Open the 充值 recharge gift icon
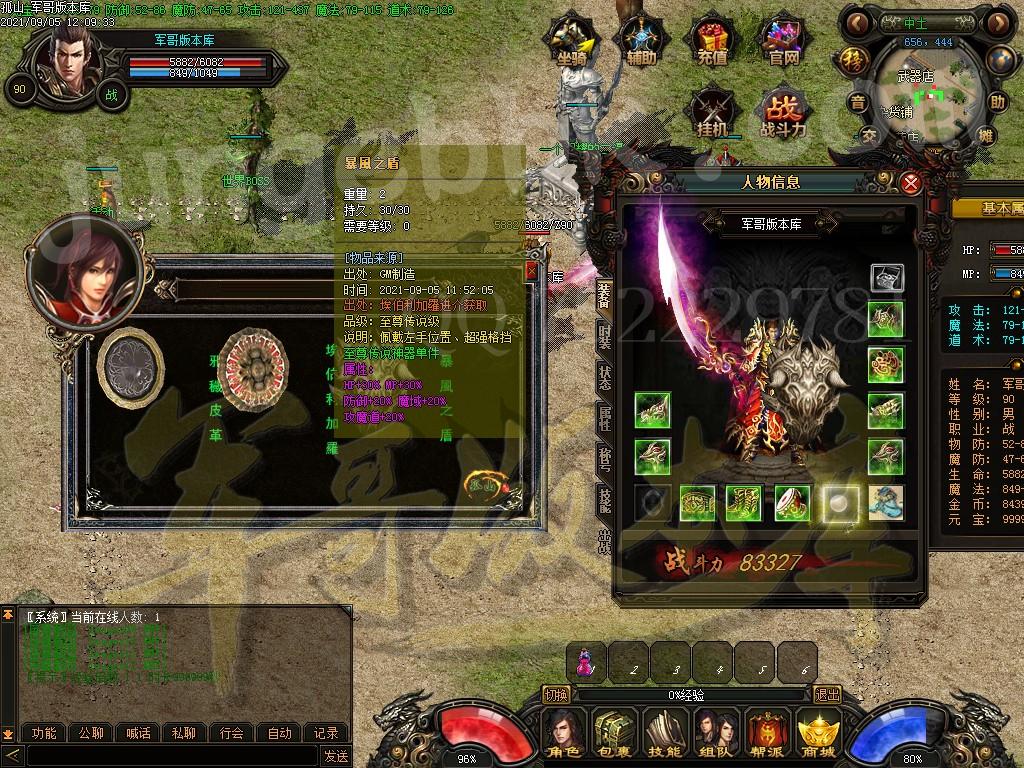The width and height of the screenshot is (1024, 768). click(x=711, y=43)
